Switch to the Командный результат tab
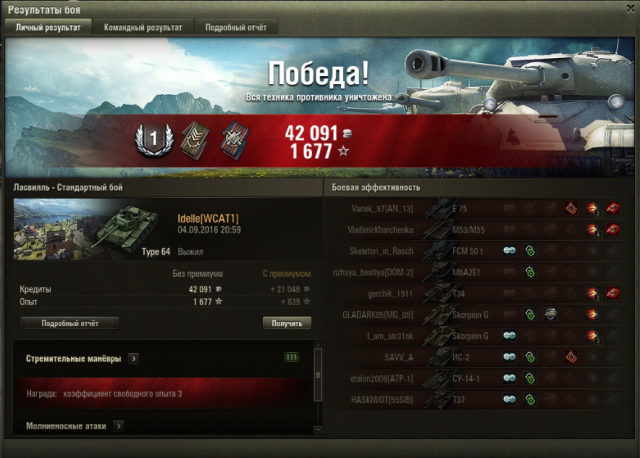The width and height of the screenshot is (640, 458). [x=143, y=28]
